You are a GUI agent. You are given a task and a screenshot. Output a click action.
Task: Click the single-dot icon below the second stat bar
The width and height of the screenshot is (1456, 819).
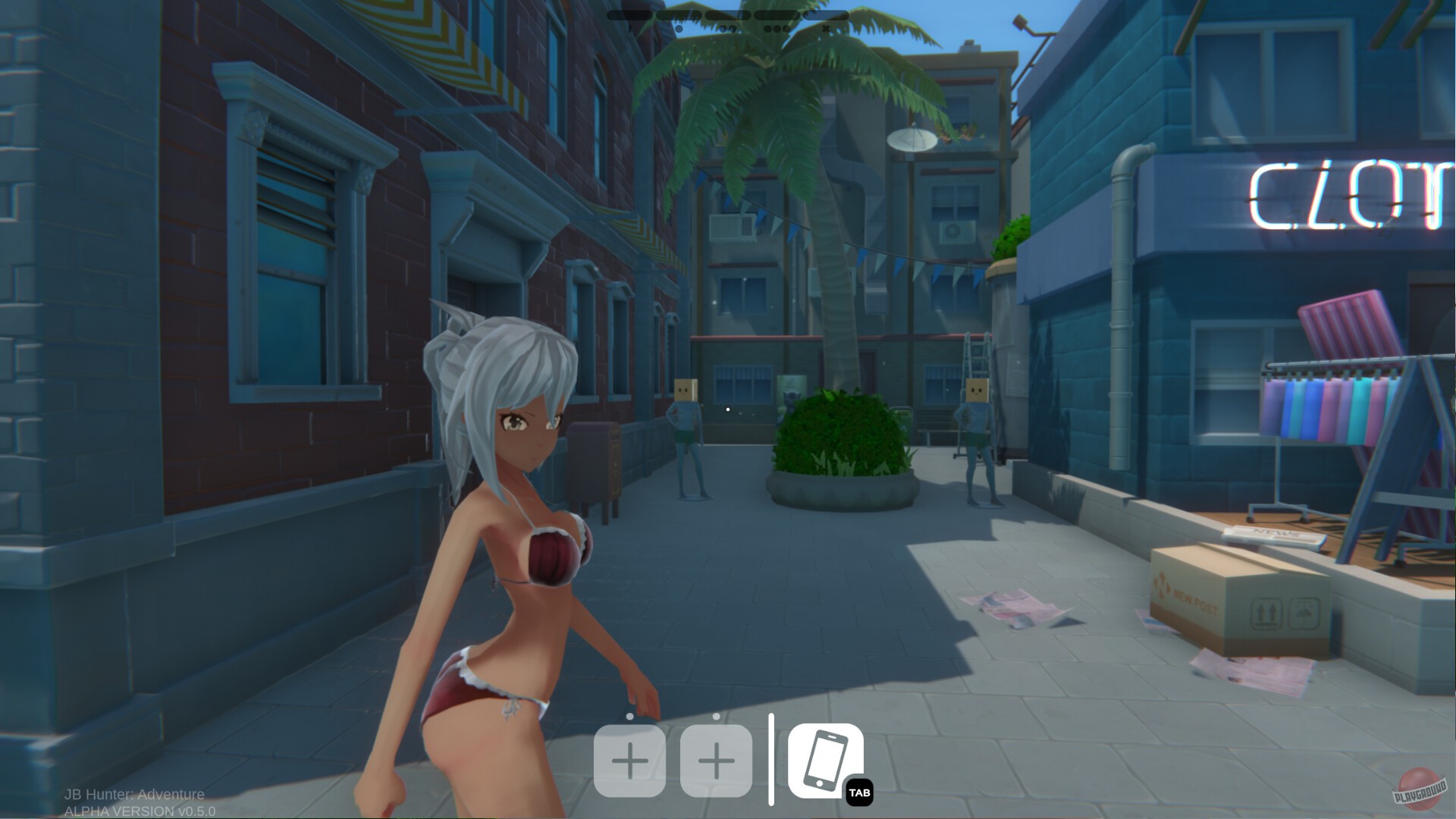[x=679, y=28]
